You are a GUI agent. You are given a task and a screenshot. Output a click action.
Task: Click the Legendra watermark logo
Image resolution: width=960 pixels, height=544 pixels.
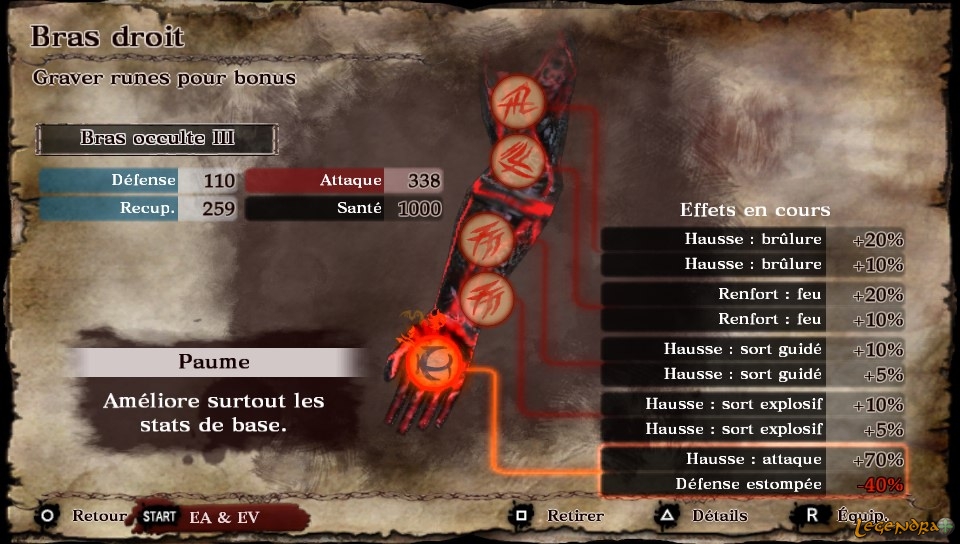pyautogui.click(x=896, y=525)
